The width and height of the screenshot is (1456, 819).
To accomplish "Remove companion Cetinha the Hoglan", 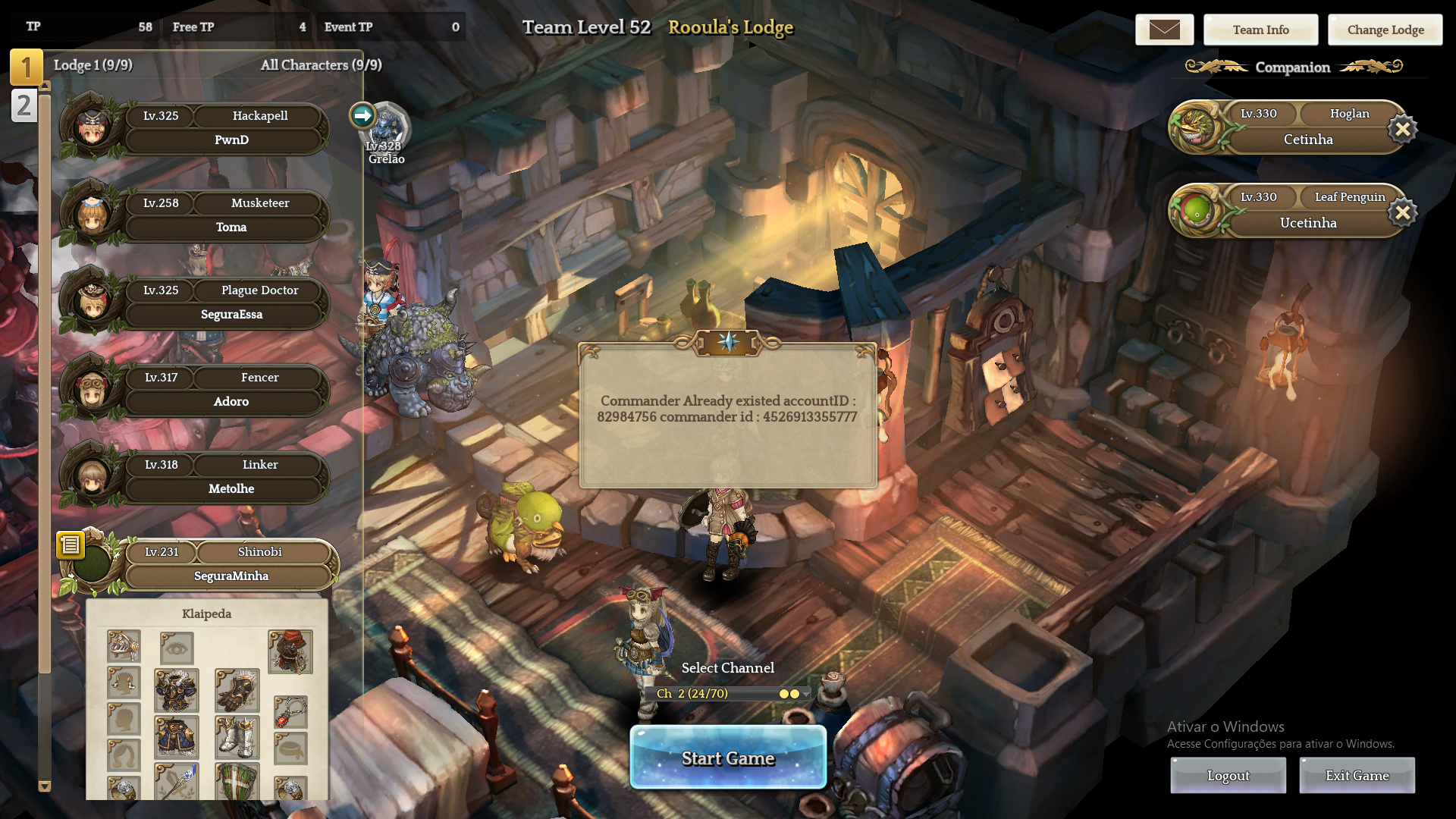I will [1402, 129].
